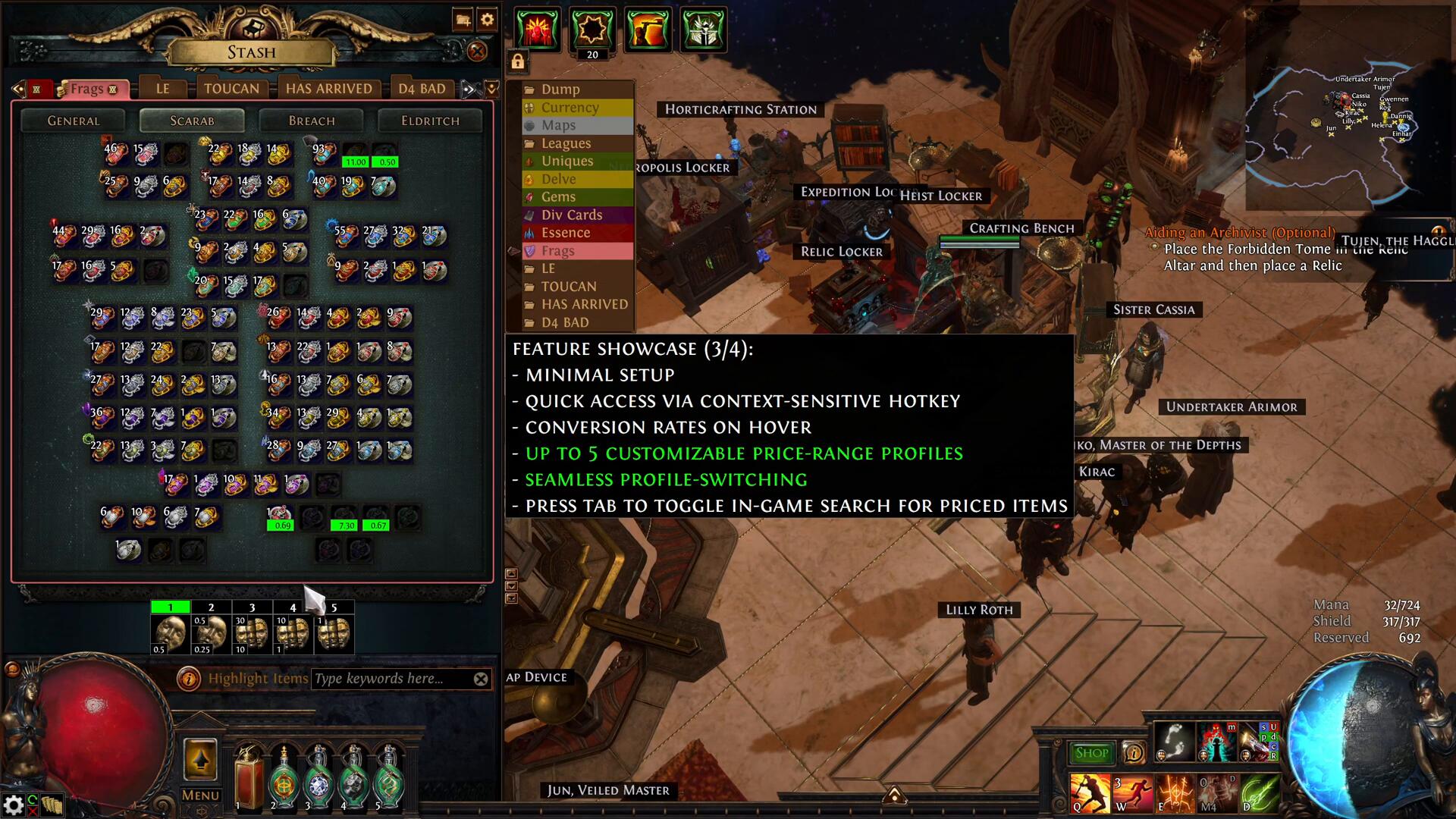Open the Breach fragment sub-tab

pos(311,121)
